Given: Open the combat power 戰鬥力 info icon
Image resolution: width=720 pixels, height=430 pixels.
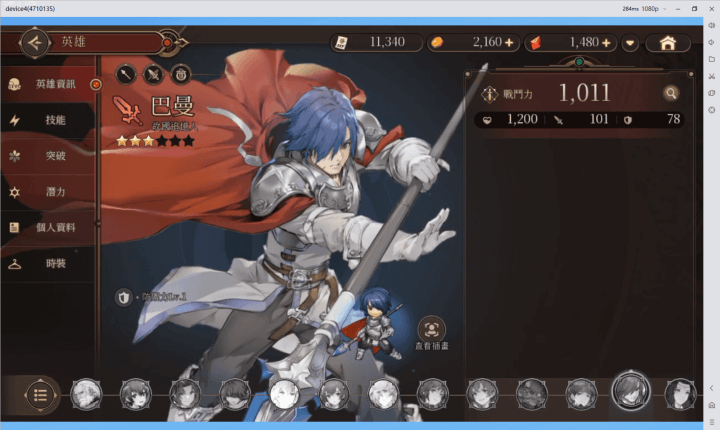Looking at the screenshot, I should [490, 94].
